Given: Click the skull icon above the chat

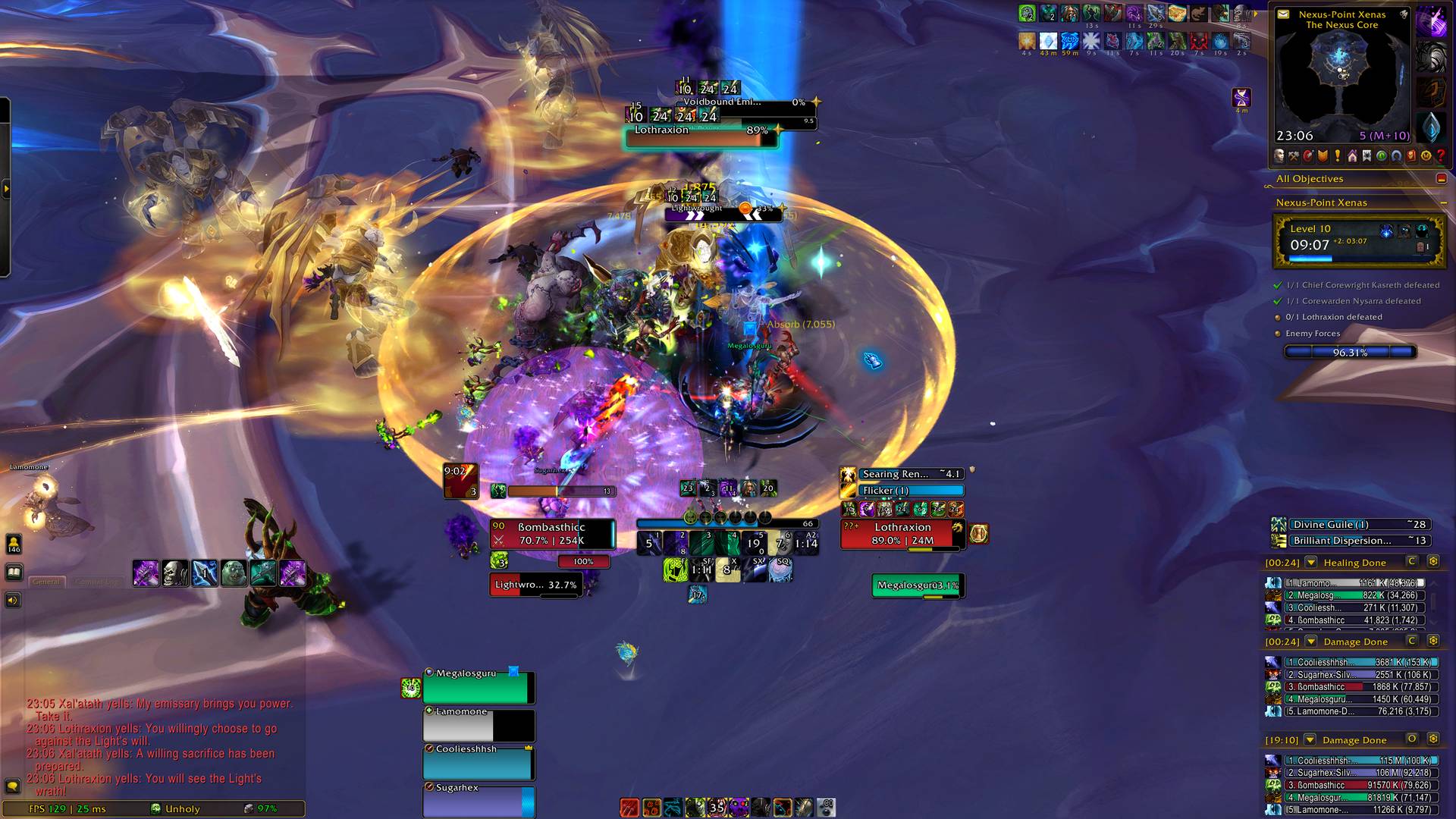Looking at the screenshot, I should (174, 573).
